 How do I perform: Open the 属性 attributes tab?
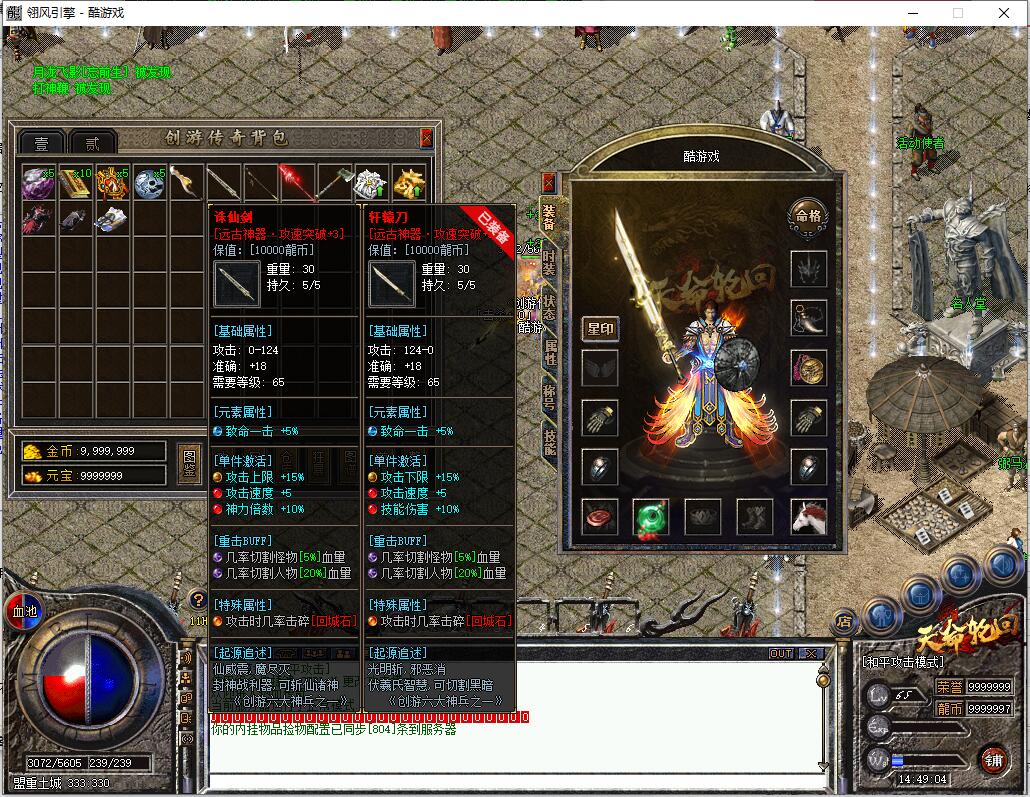tap(549, 351)
